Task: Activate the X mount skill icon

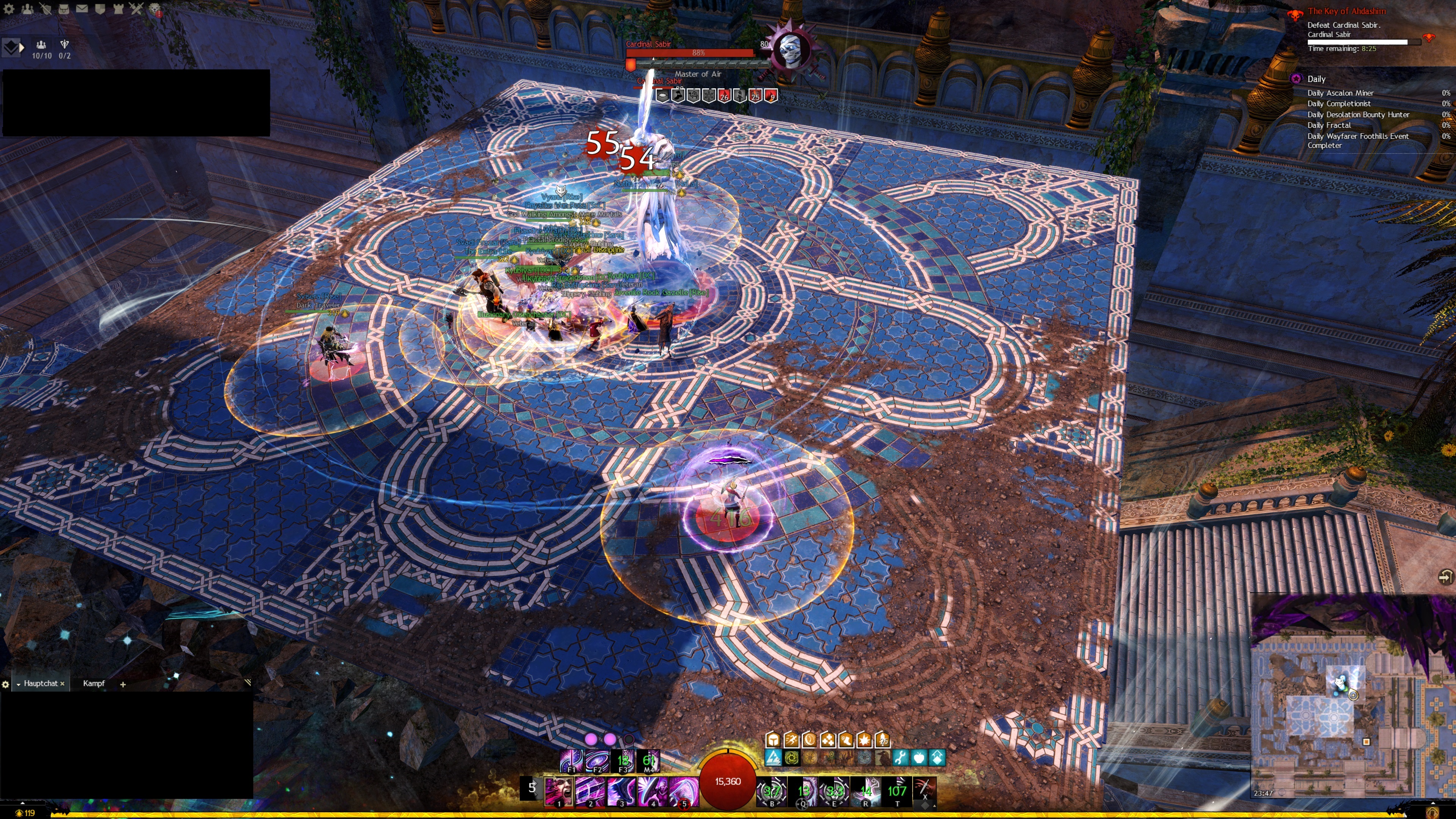Action: click(x=924, y=790)
